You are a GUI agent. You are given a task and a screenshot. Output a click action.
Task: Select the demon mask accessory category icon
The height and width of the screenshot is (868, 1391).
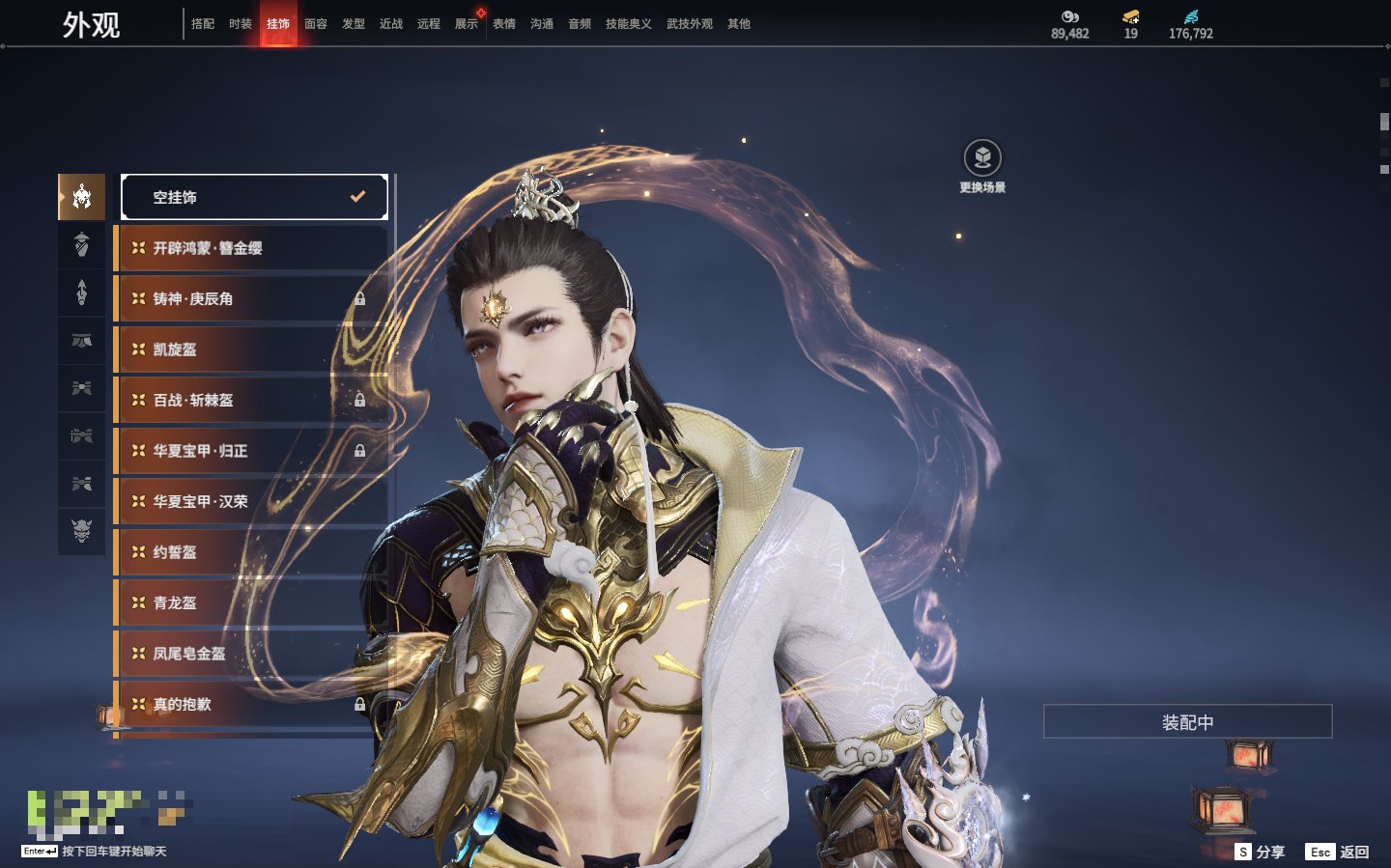click(x=82, y=530)
